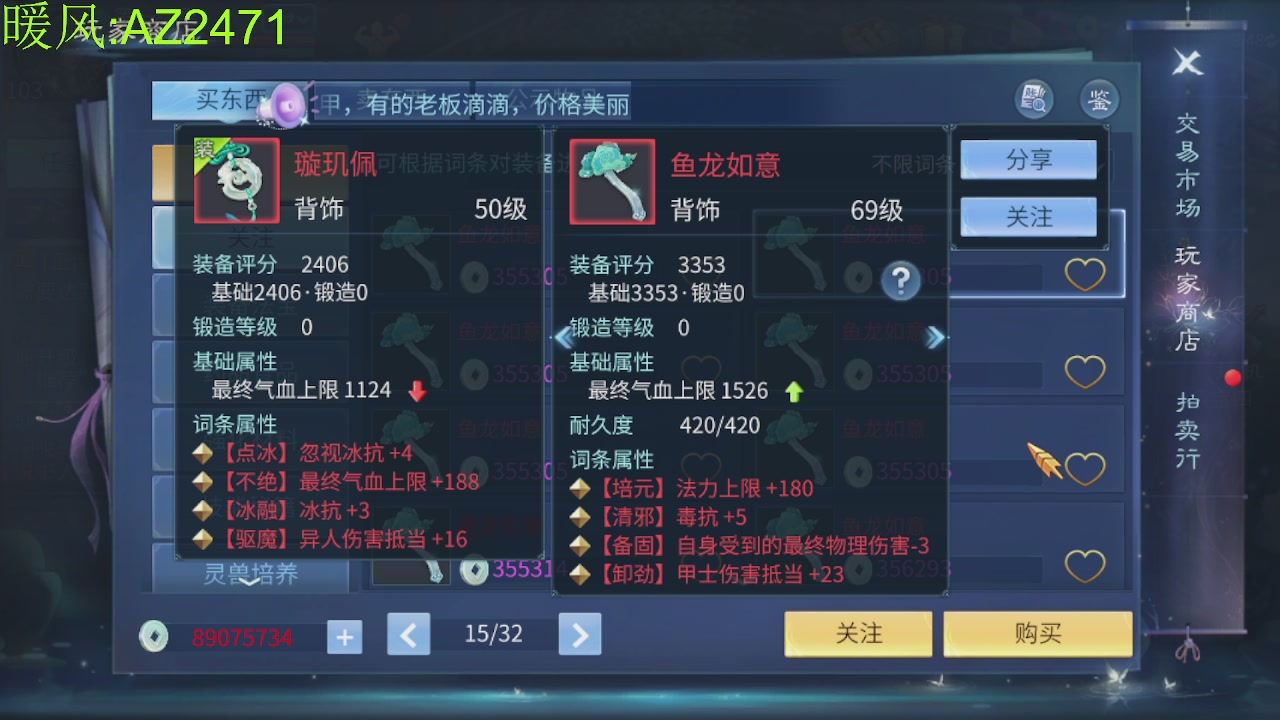Open the 拍卖行 tab

1186,432
